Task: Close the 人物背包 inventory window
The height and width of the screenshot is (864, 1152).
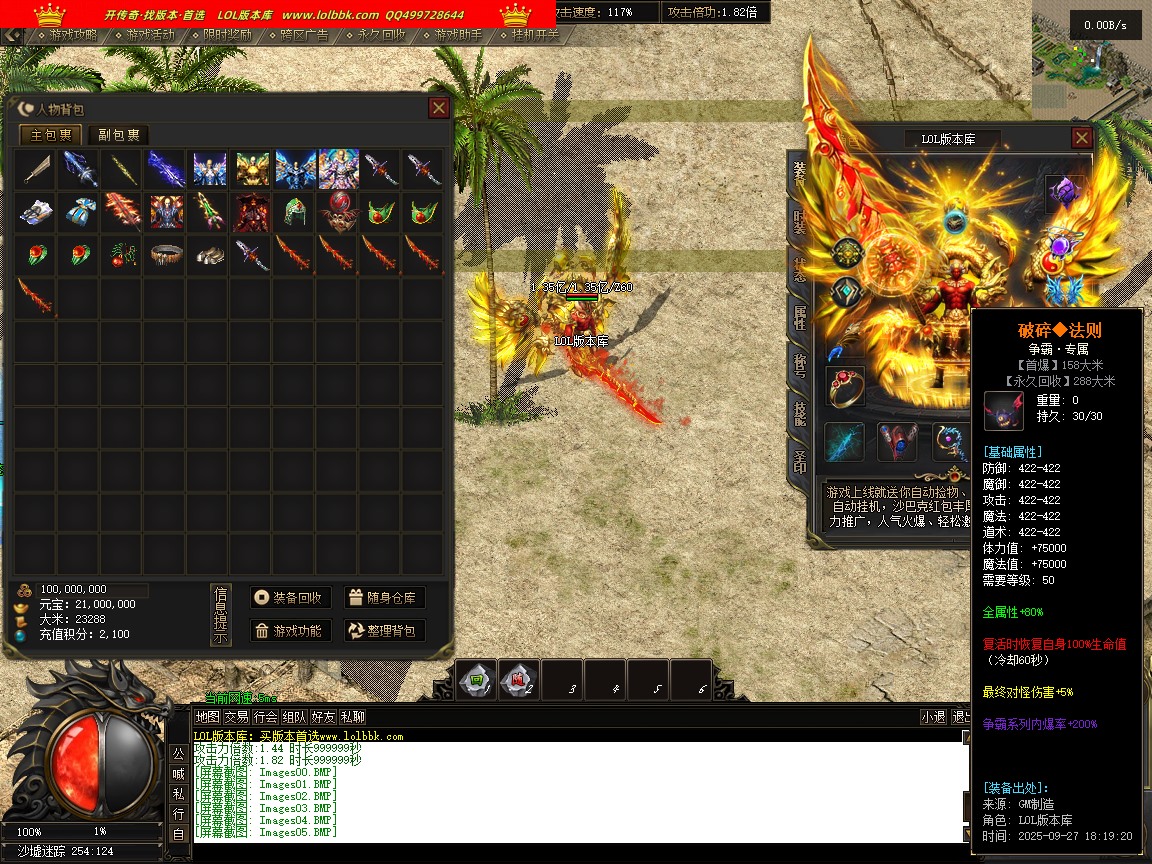Action: pos(438,108)
